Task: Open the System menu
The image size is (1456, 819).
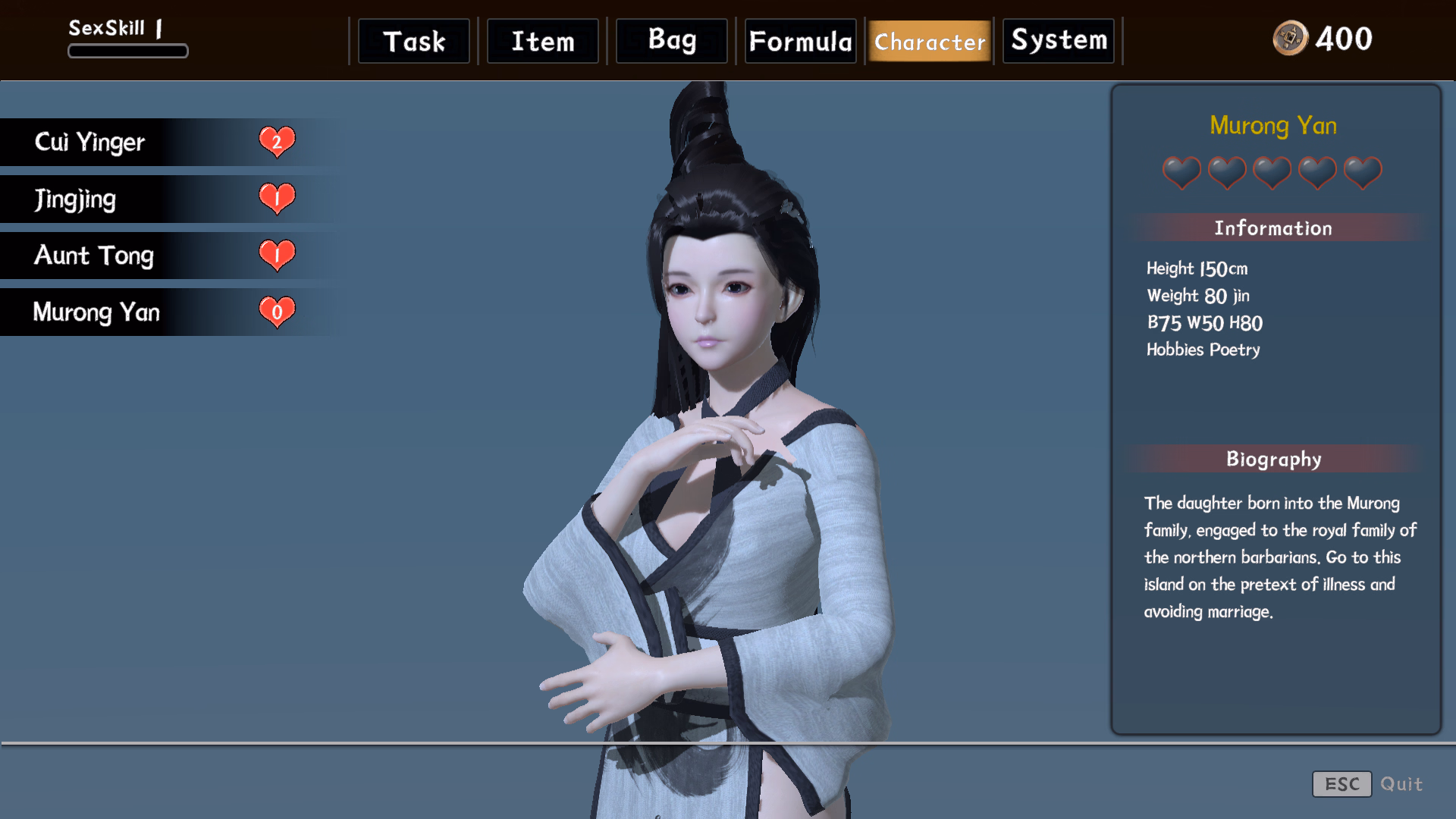Action: click(1058, 41)
